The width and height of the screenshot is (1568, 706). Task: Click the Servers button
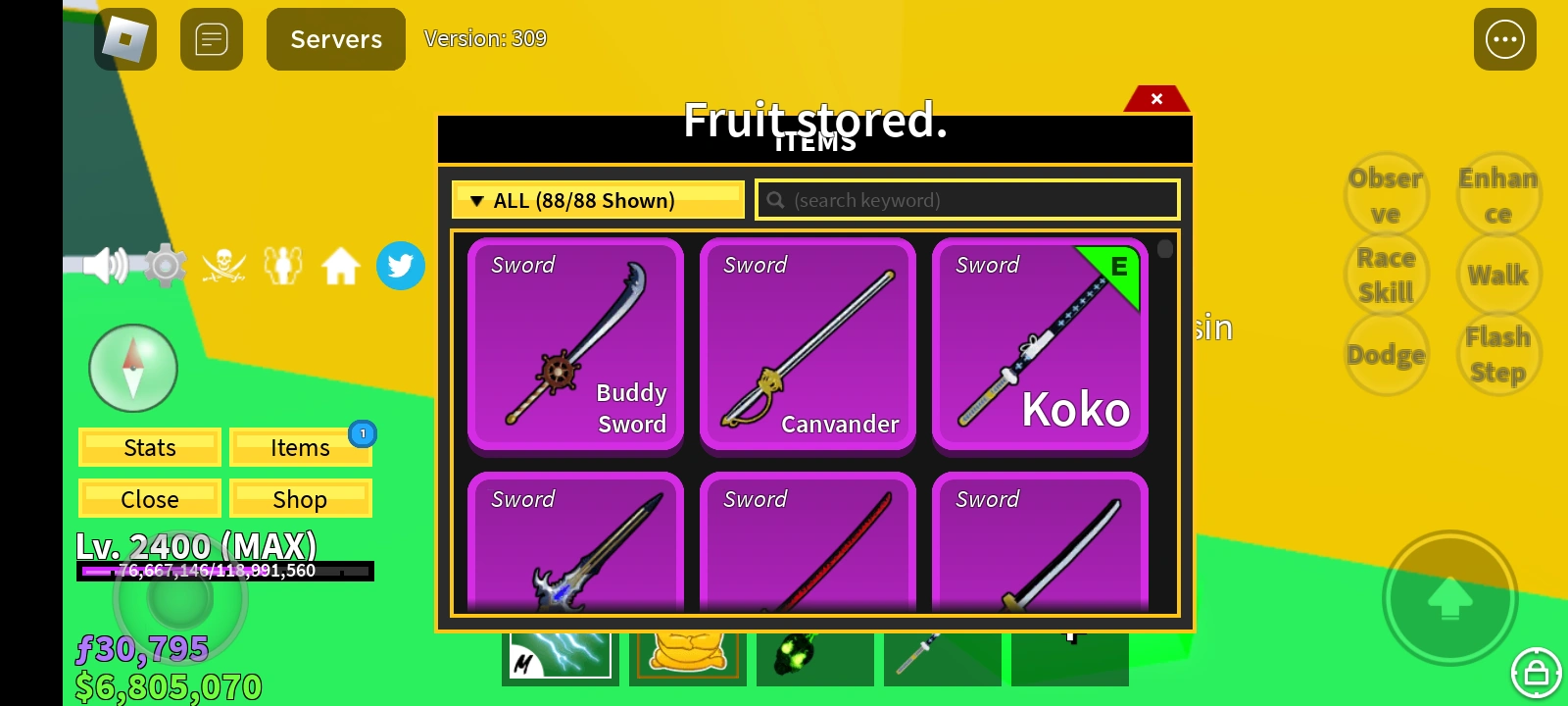pyautogui.click(x=335, y=39)
